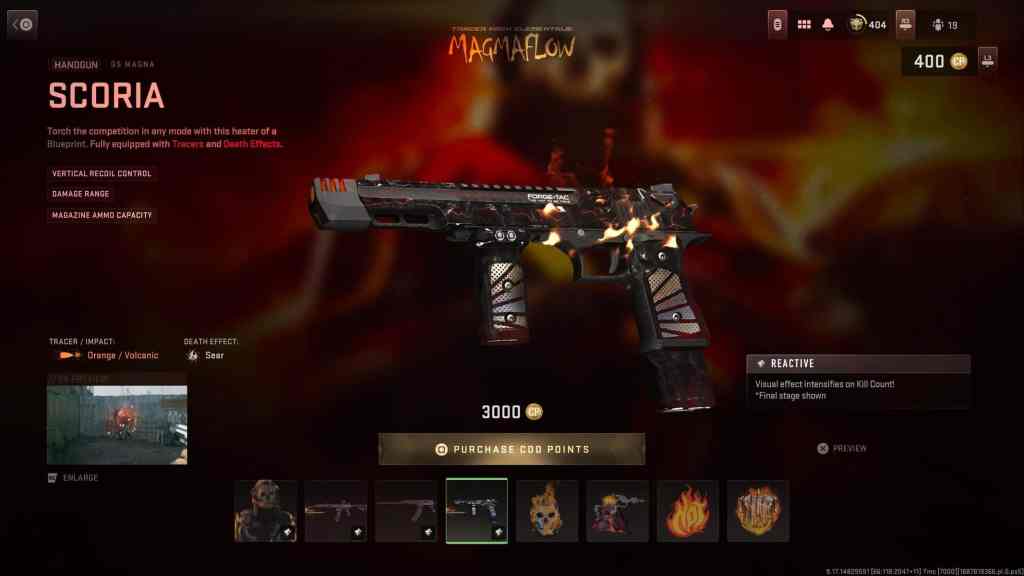Open the notifications bell
Screen dimensions: 1024x576
point(828,24)
